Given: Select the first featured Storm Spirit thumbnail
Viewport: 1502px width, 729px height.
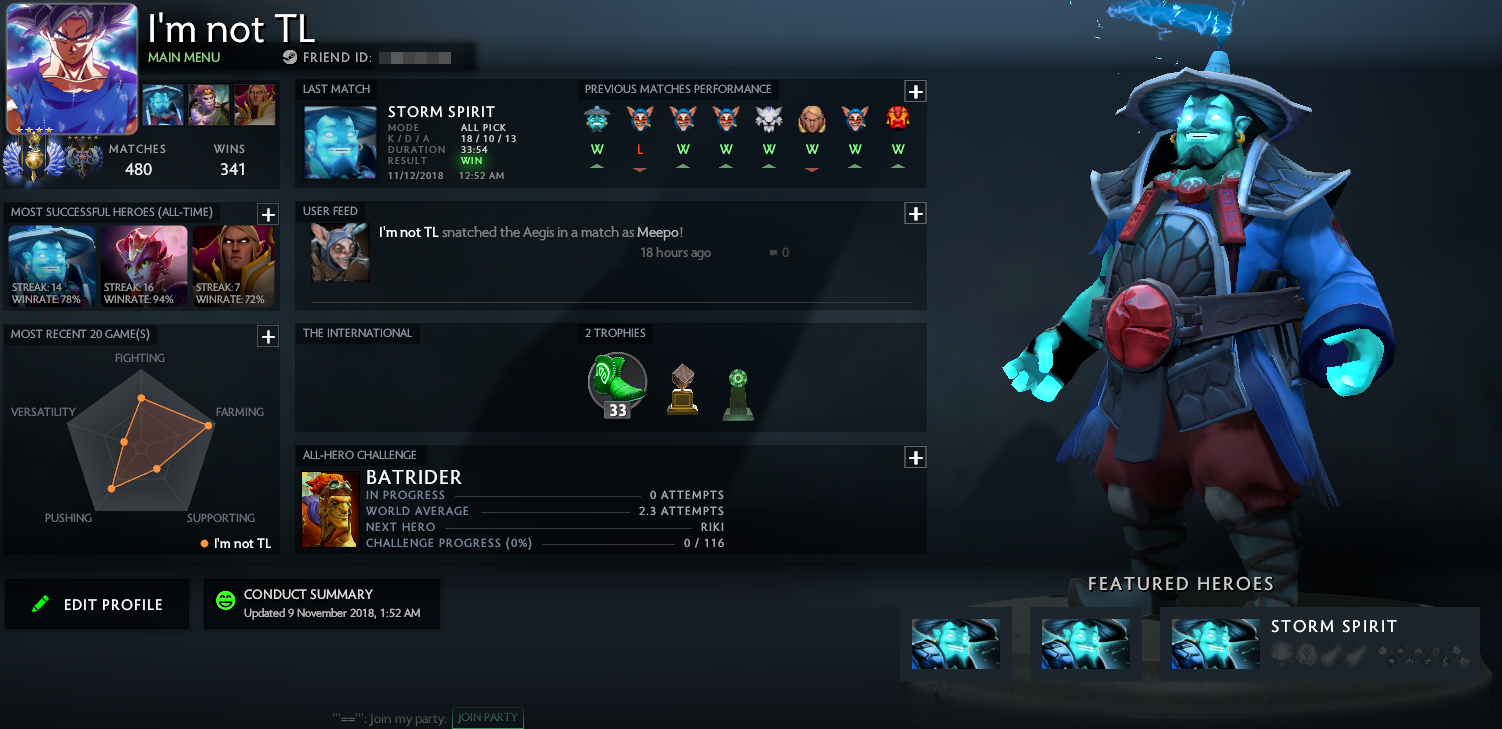Looking at the screenshot, I should [956, 644].
